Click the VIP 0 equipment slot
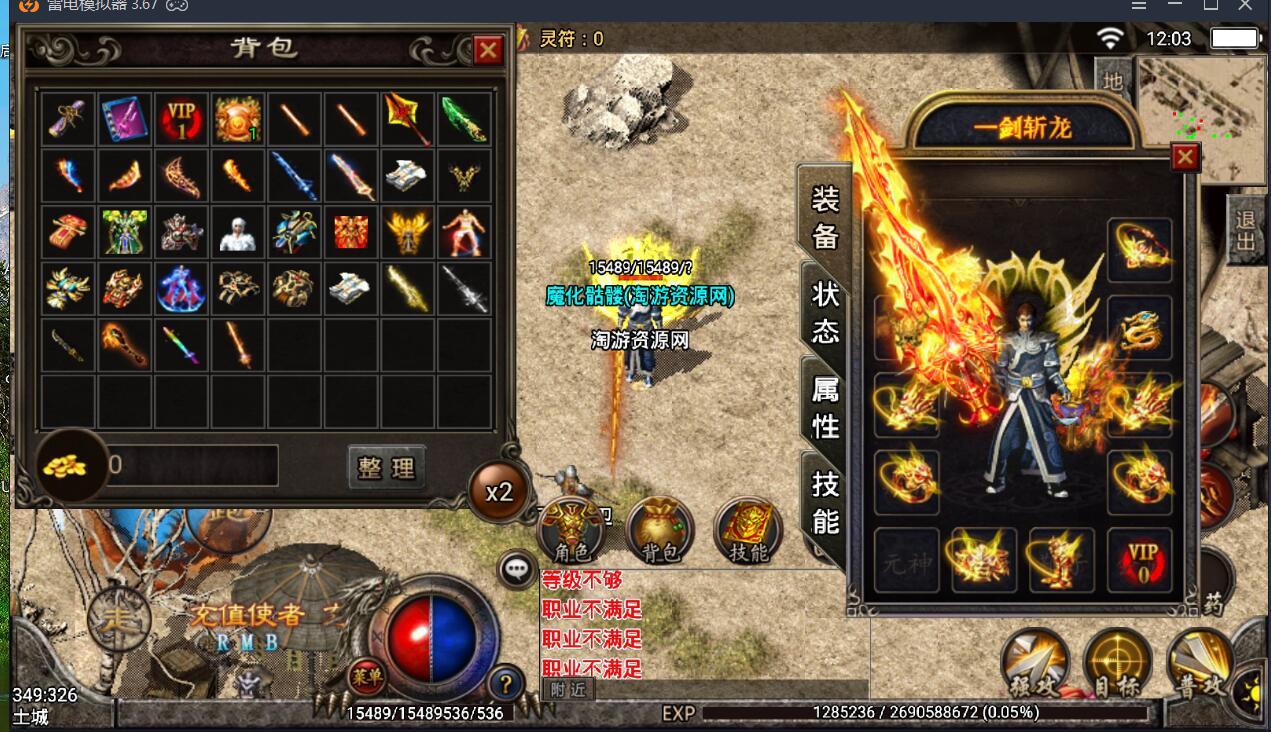 [x=1141, y=560]
